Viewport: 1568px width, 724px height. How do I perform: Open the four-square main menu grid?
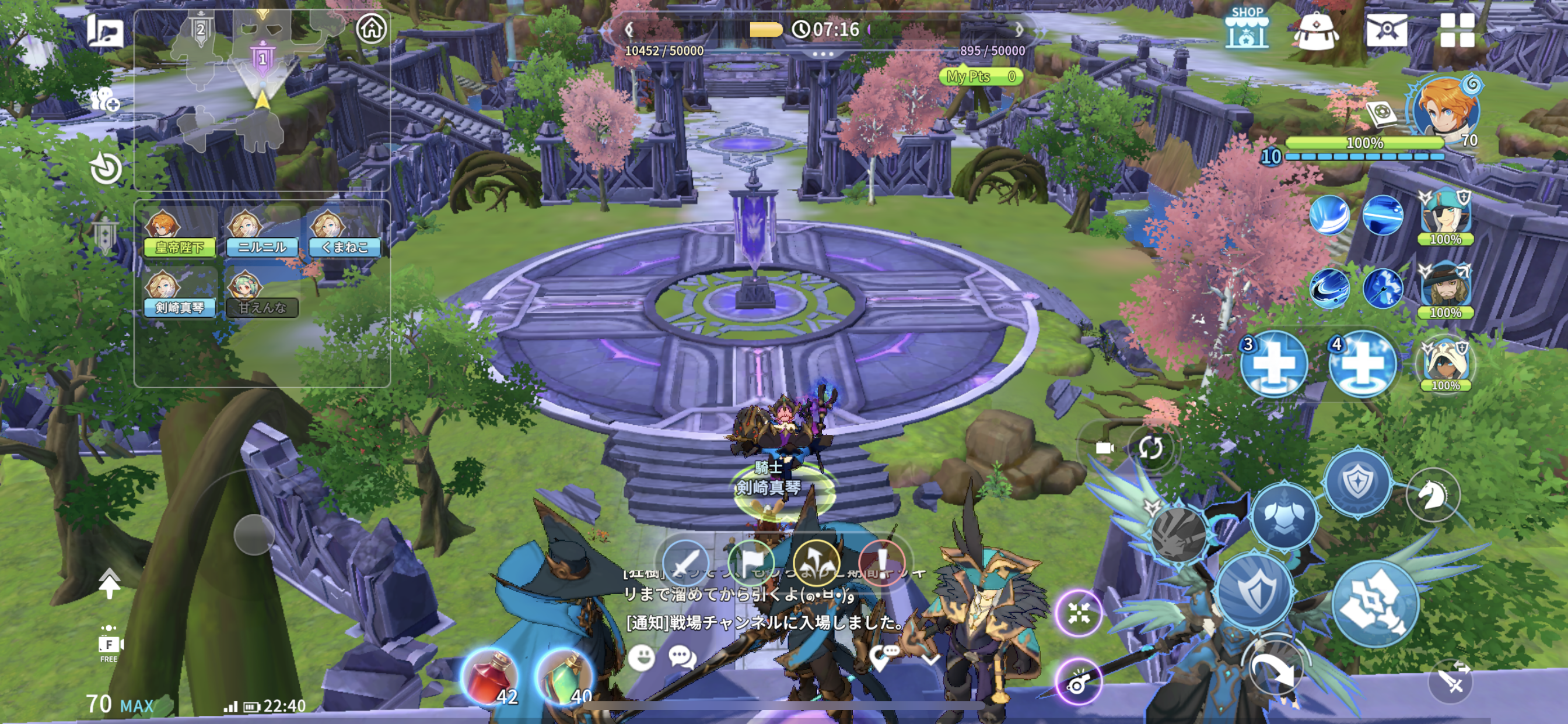(1457, 30)
